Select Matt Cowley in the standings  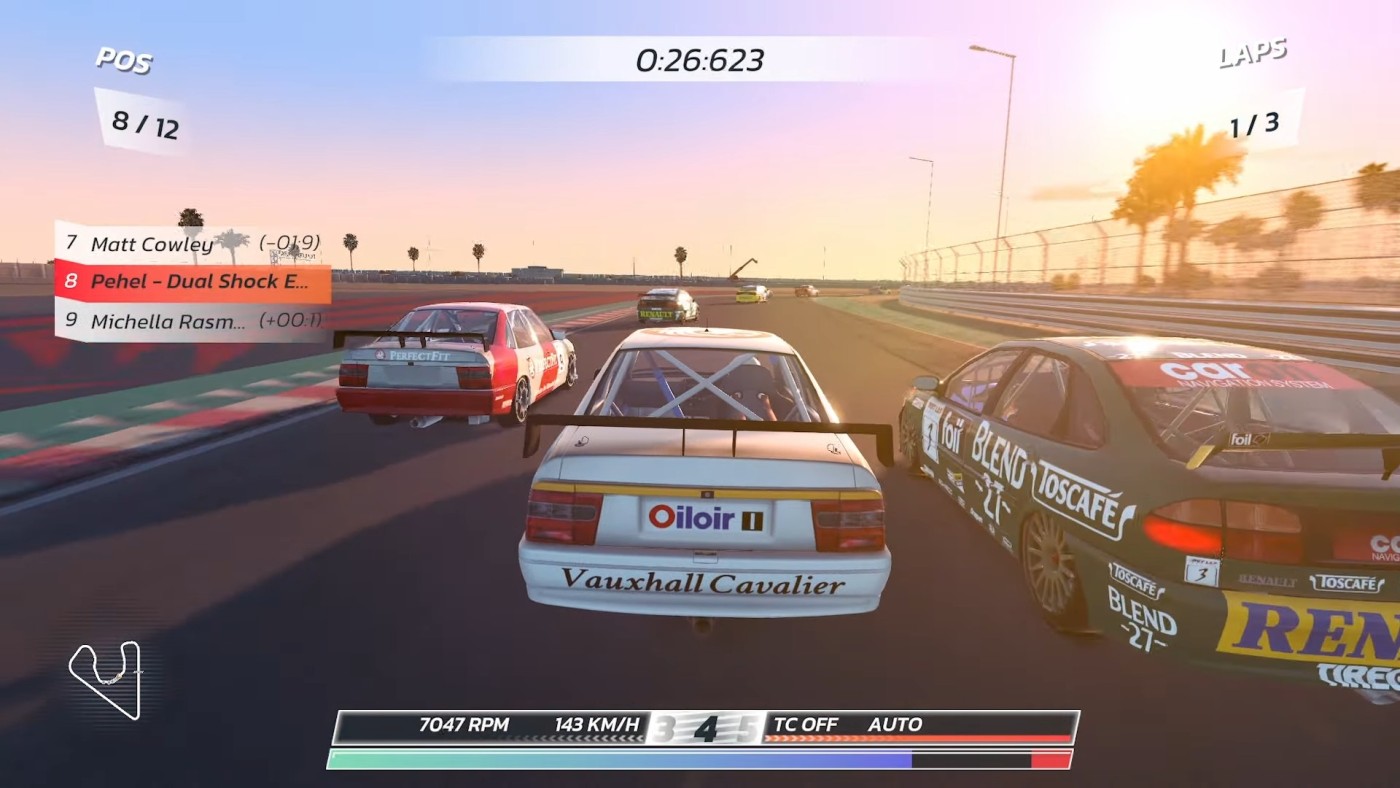tap(190, 244)
